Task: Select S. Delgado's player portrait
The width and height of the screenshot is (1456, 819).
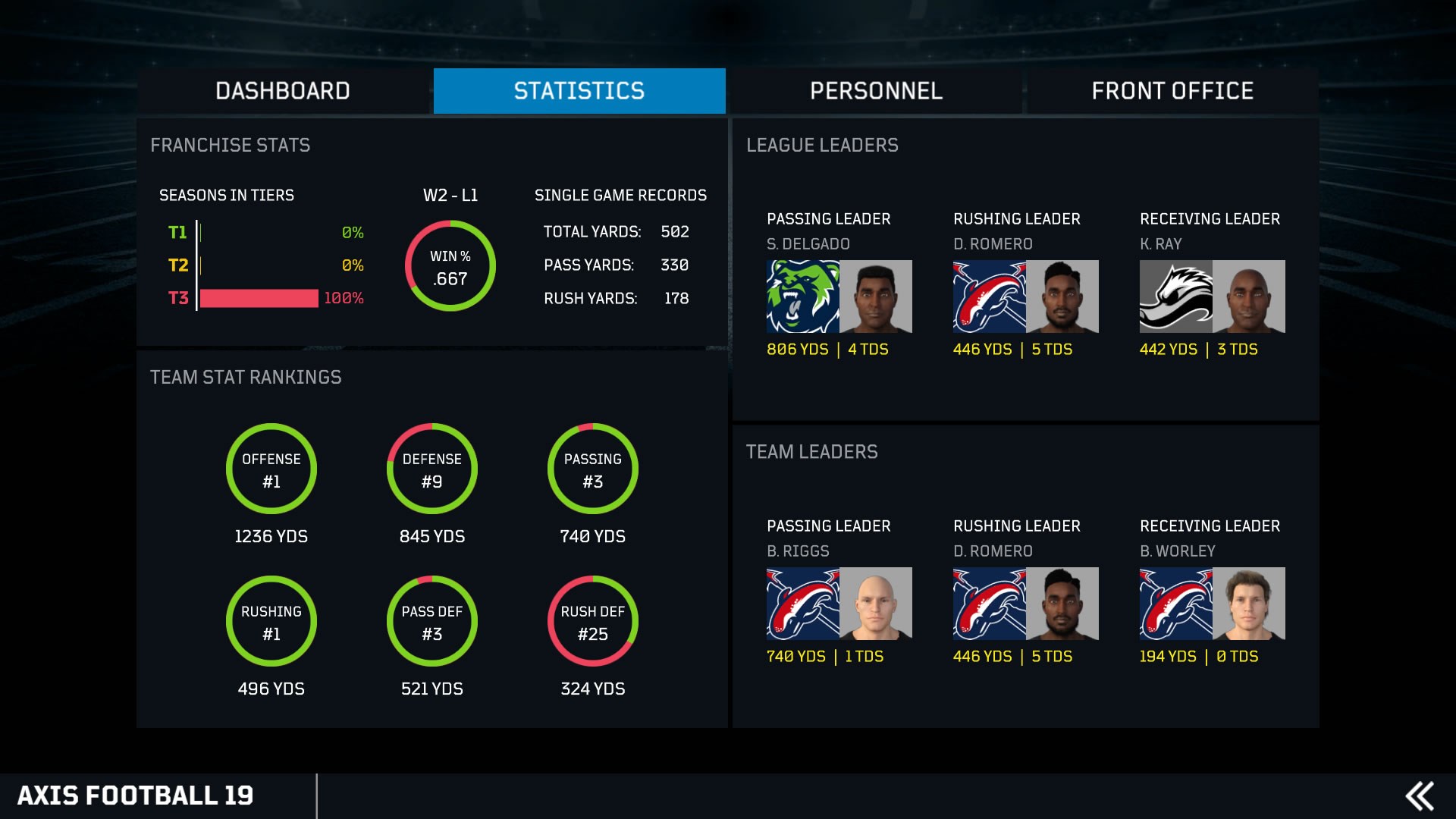Action: [876, 297]
